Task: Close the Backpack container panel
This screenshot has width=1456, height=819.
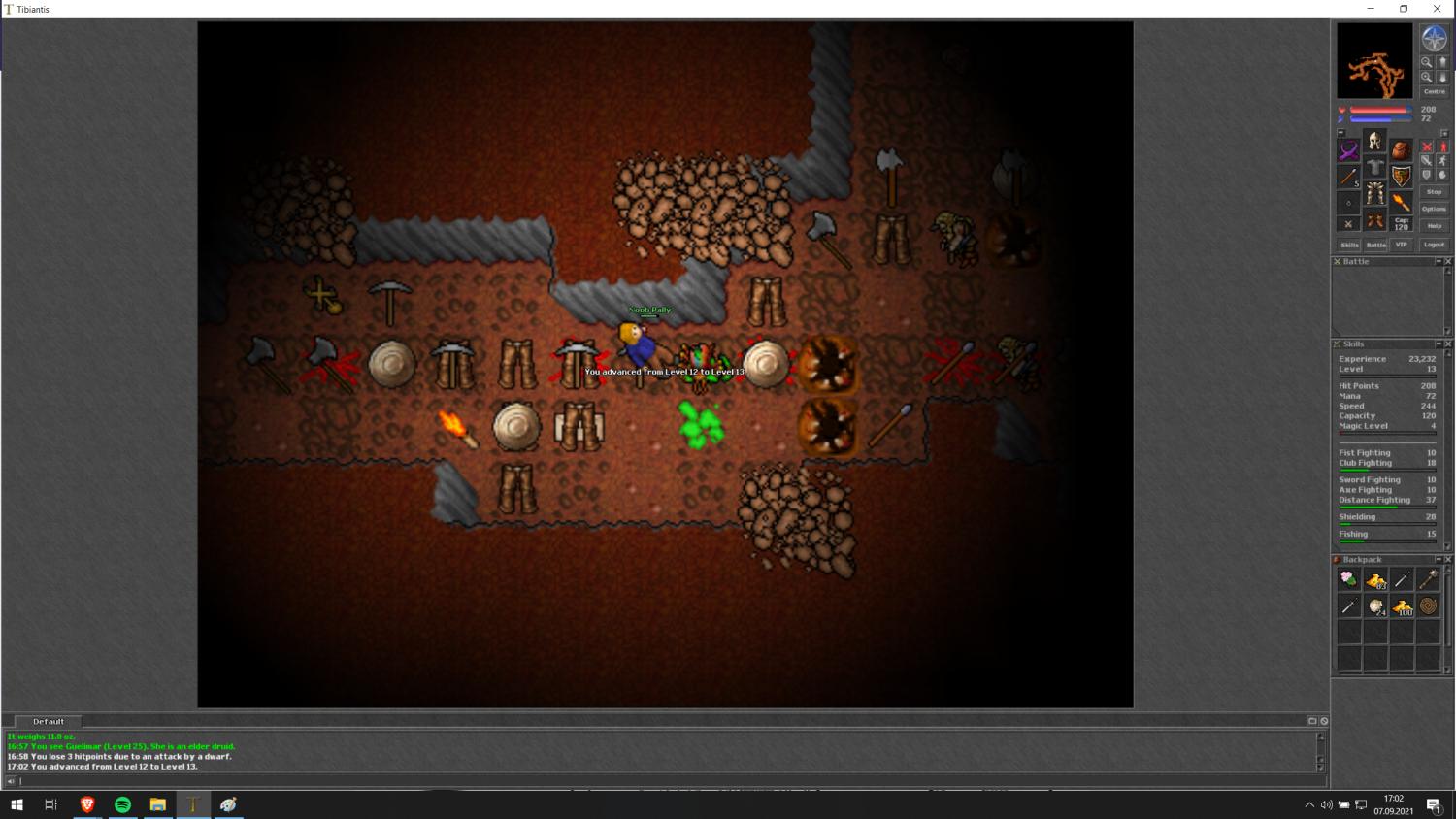Action: [1448, 560]
